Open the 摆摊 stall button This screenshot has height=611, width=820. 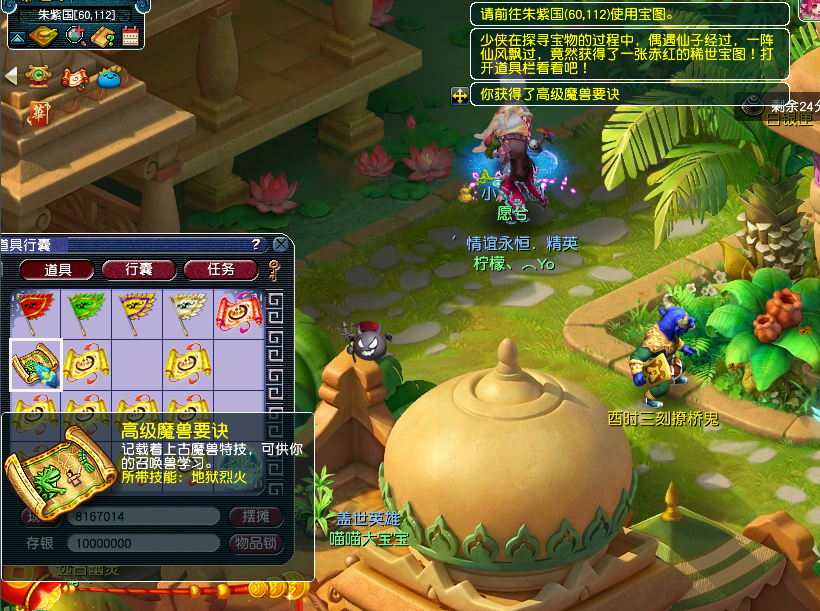pos(256,516)
